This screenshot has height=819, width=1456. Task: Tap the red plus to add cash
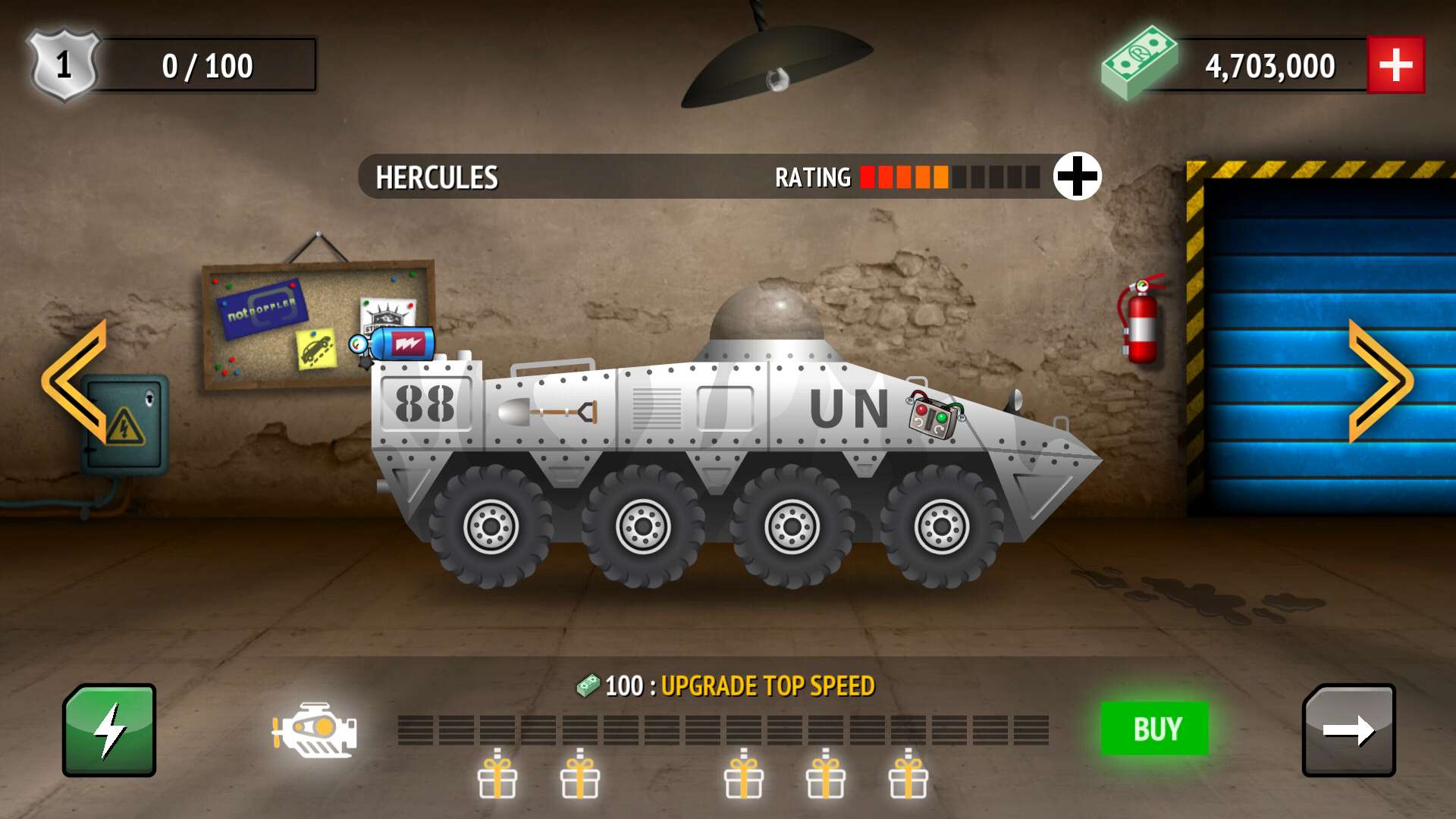tap(1396, 64)
